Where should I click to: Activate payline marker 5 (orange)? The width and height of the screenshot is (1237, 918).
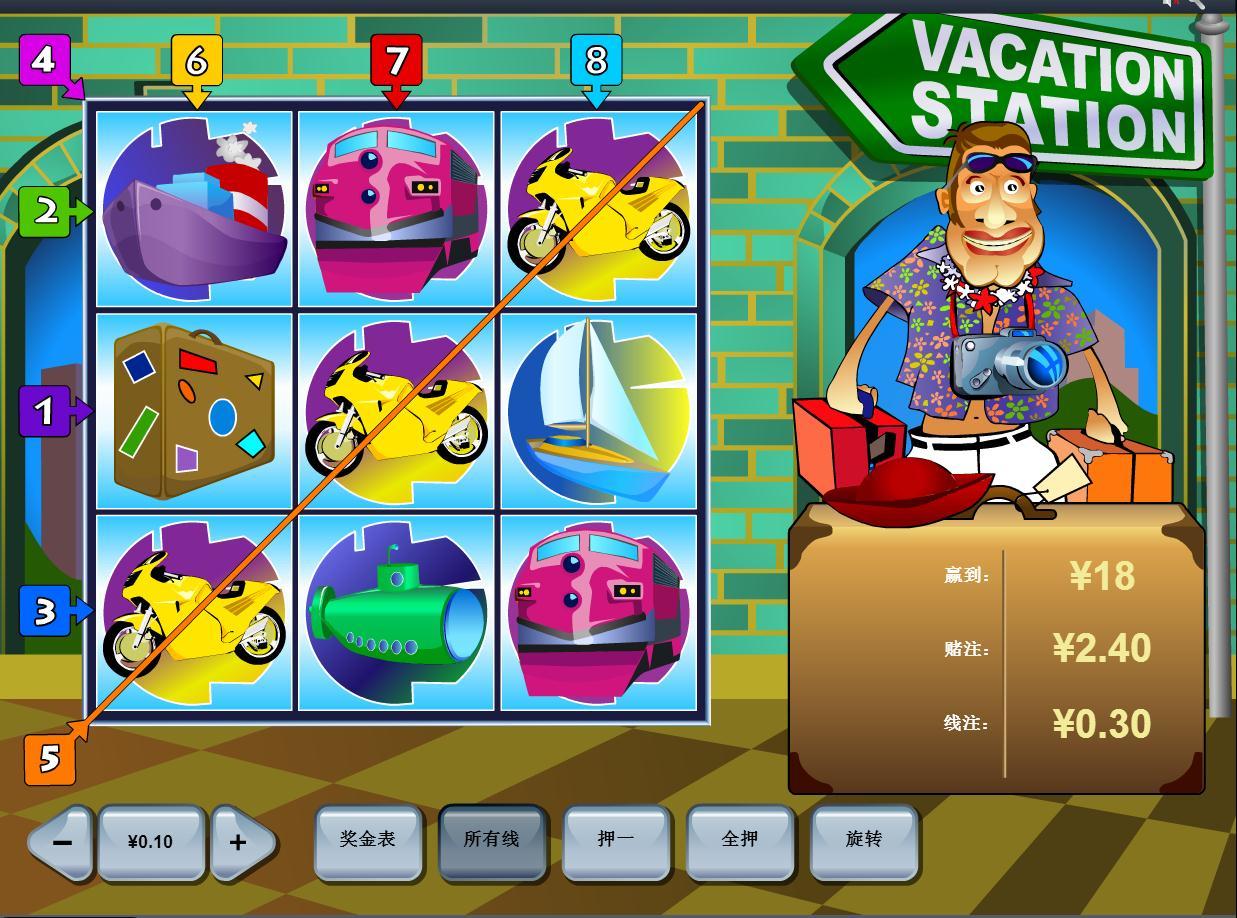coord(49,760)
